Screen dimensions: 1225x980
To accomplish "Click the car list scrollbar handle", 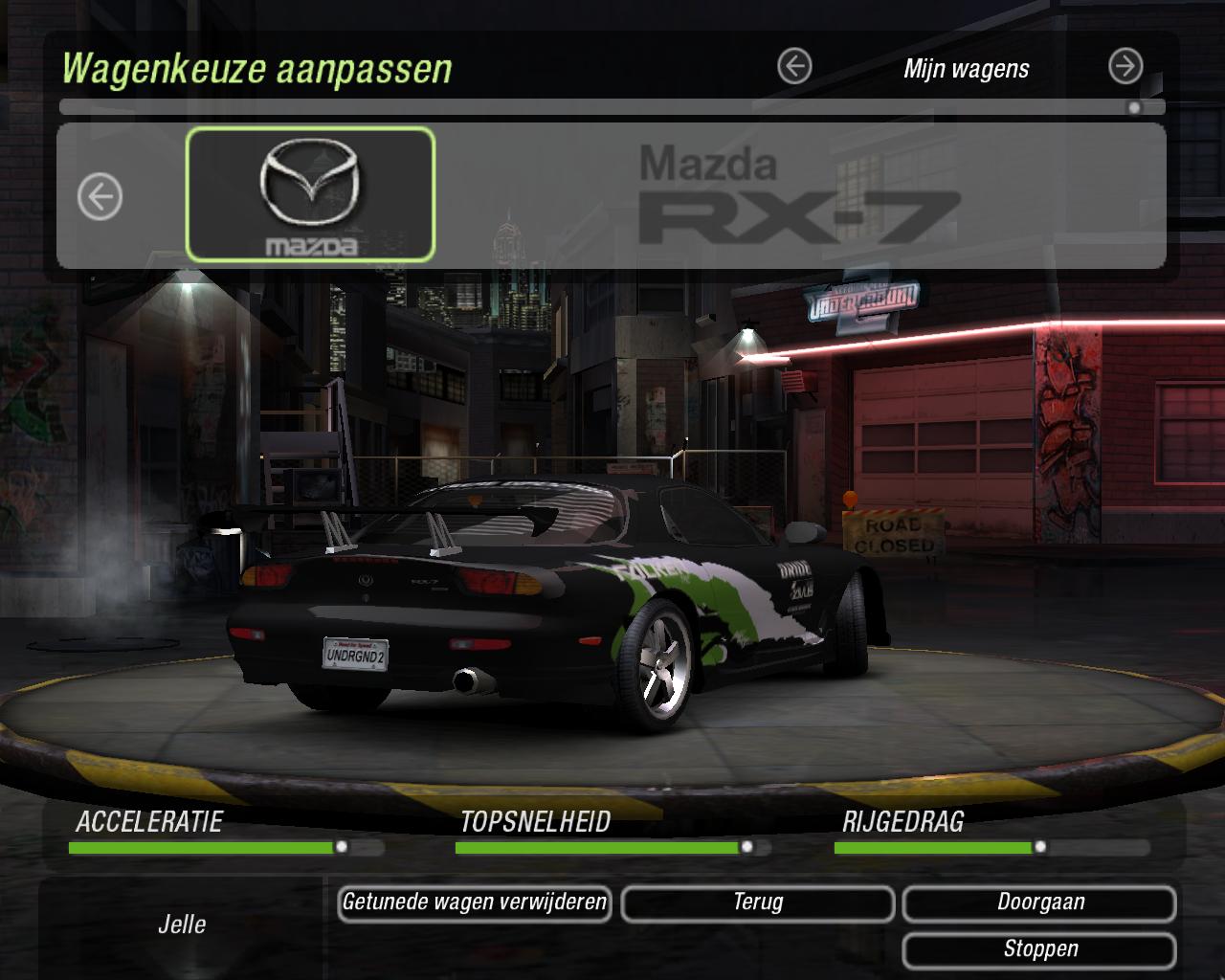I will (1134, 107).
